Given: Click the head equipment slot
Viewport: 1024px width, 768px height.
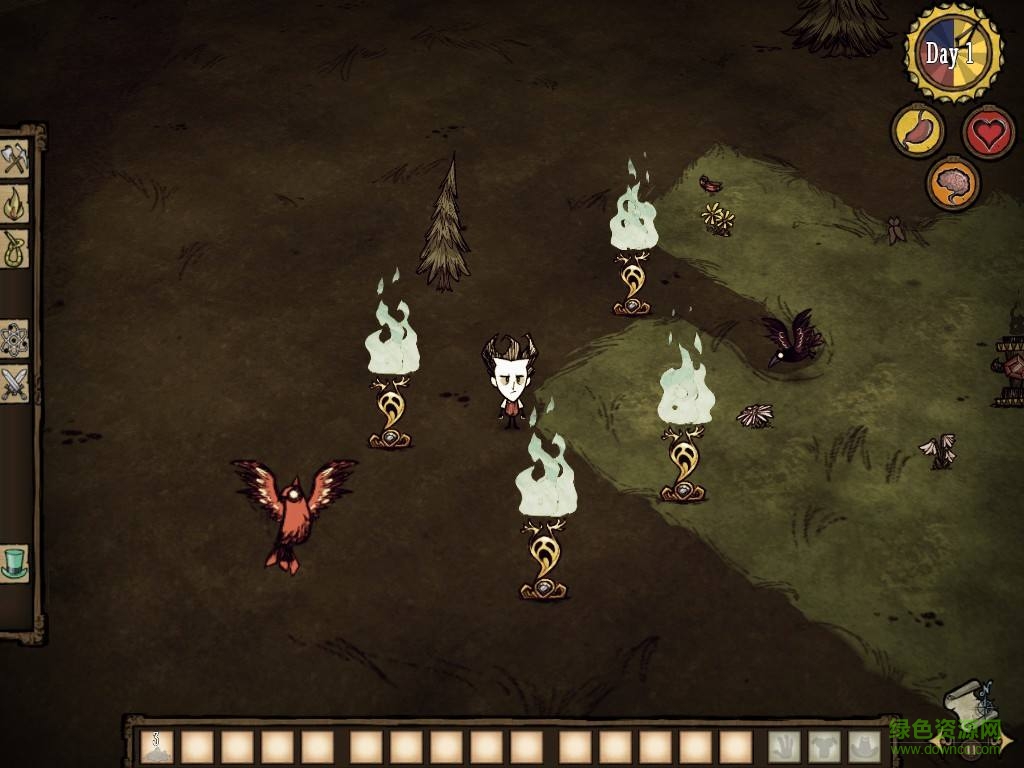Looking at the screenshot, I should click(x=864, y=746).
